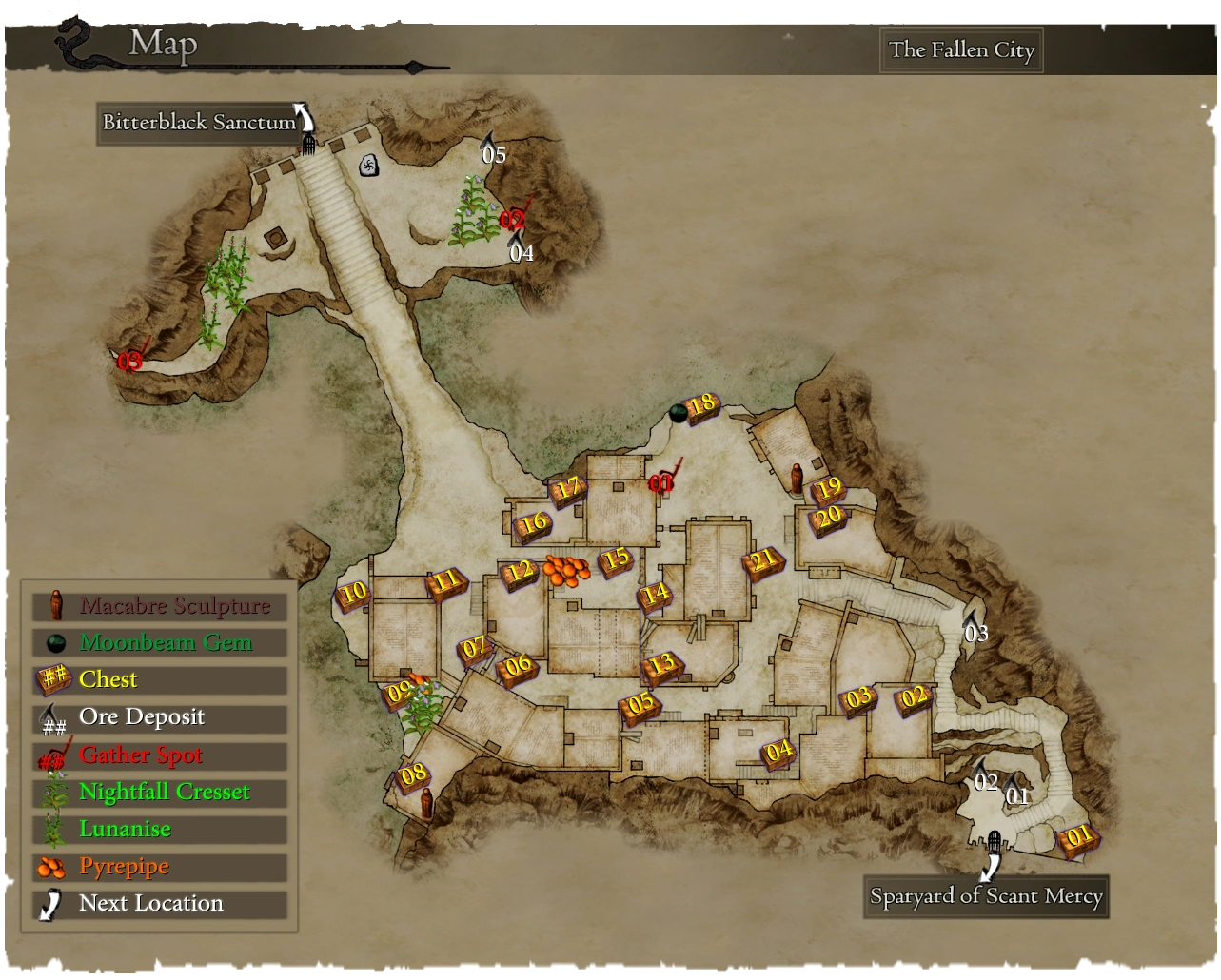Select the Ore Deposit legend row
Image resolution: width=1221 pixels, height=980 pixels.
click(x=159, y=717)
